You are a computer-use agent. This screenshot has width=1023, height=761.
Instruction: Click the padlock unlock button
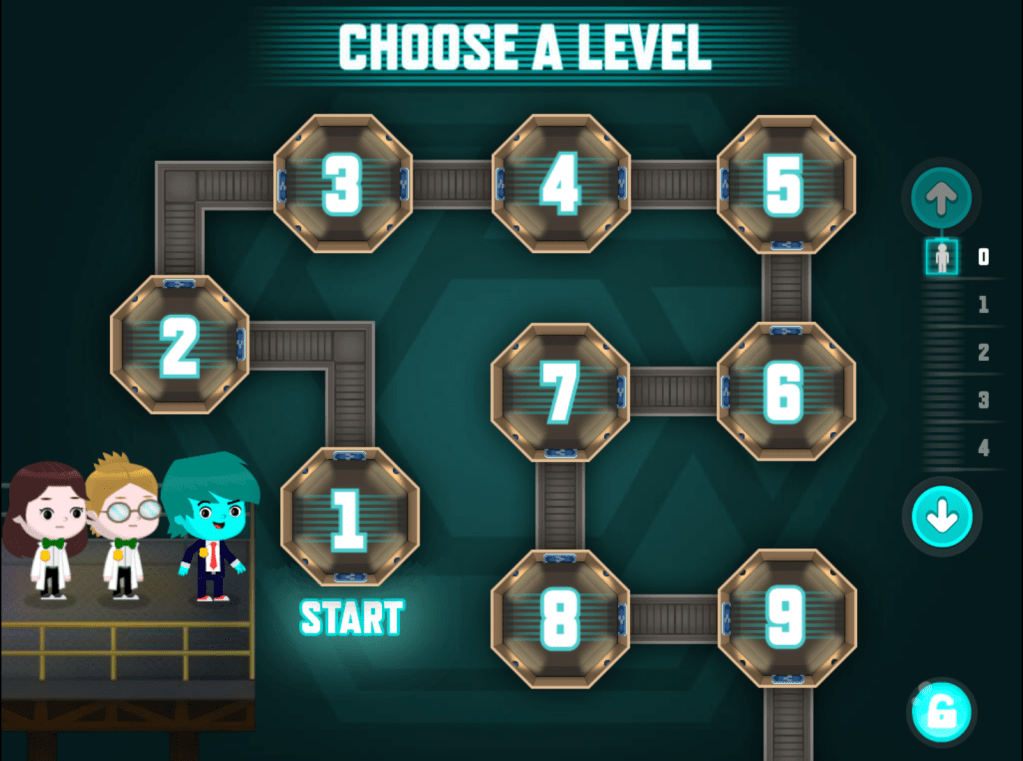point(941,713)
